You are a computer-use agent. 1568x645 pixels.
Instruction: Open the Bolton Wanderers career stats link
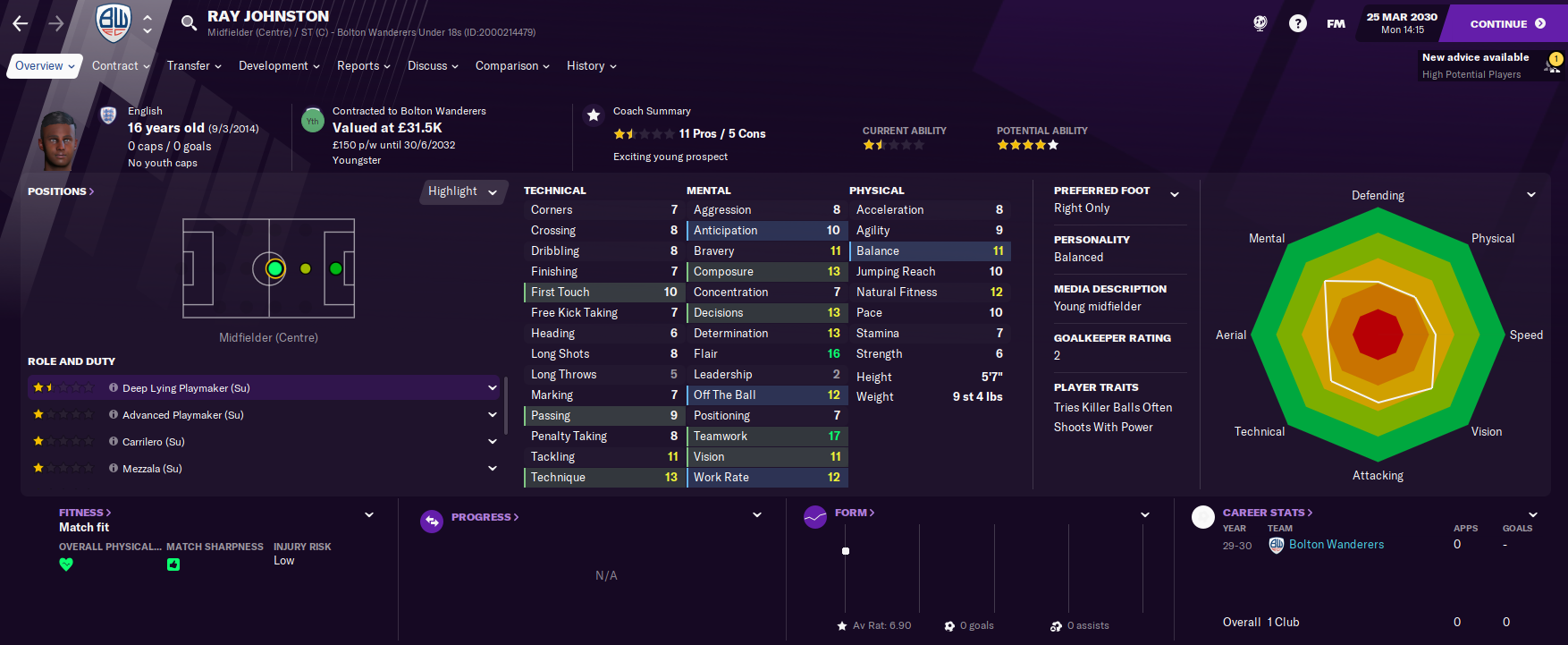1336,545
